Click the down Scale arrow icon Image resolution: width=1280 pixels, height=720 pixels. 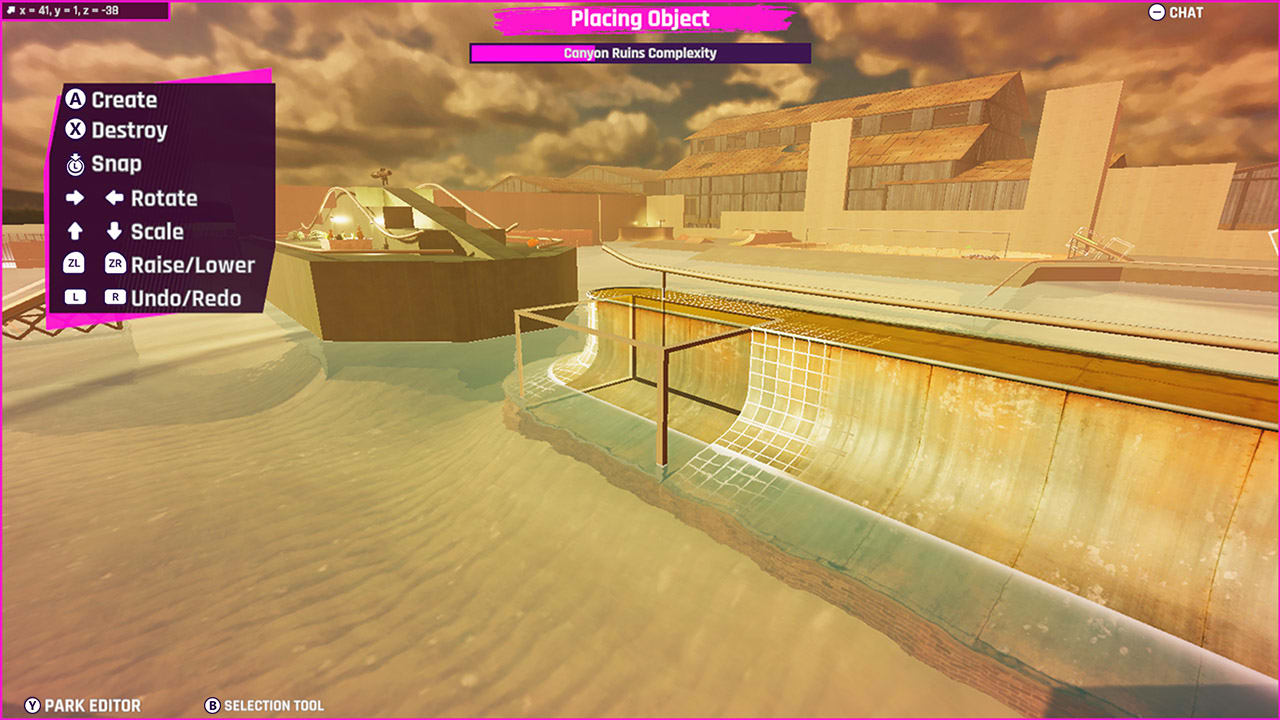[x=113, y=231]
